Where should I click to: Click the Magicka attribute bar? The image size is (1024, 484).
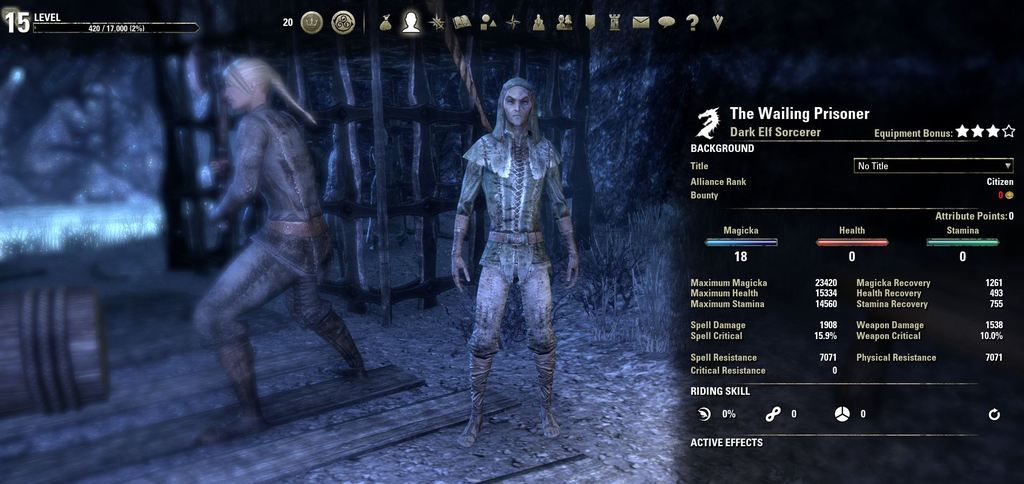741,242
